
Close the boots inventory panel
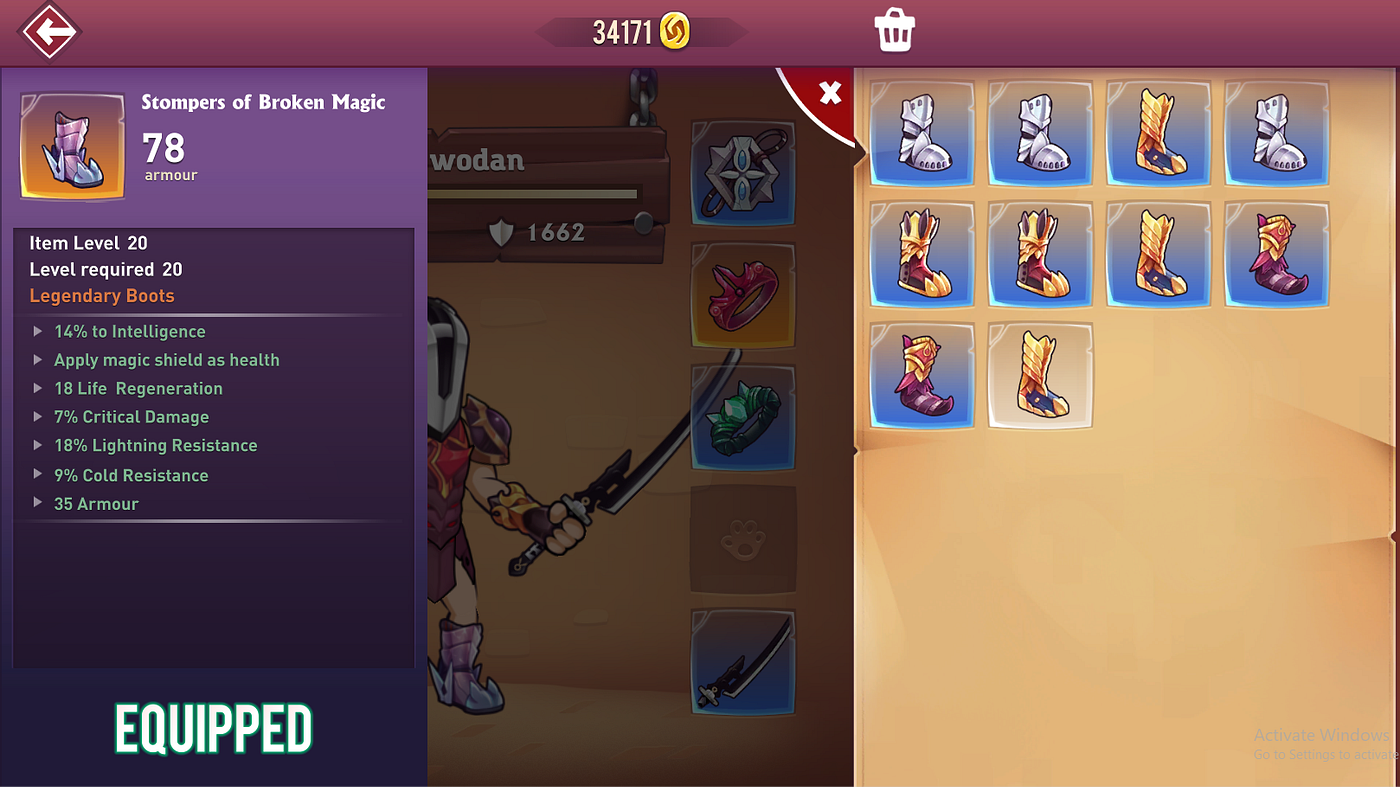[x=829, y=93]
